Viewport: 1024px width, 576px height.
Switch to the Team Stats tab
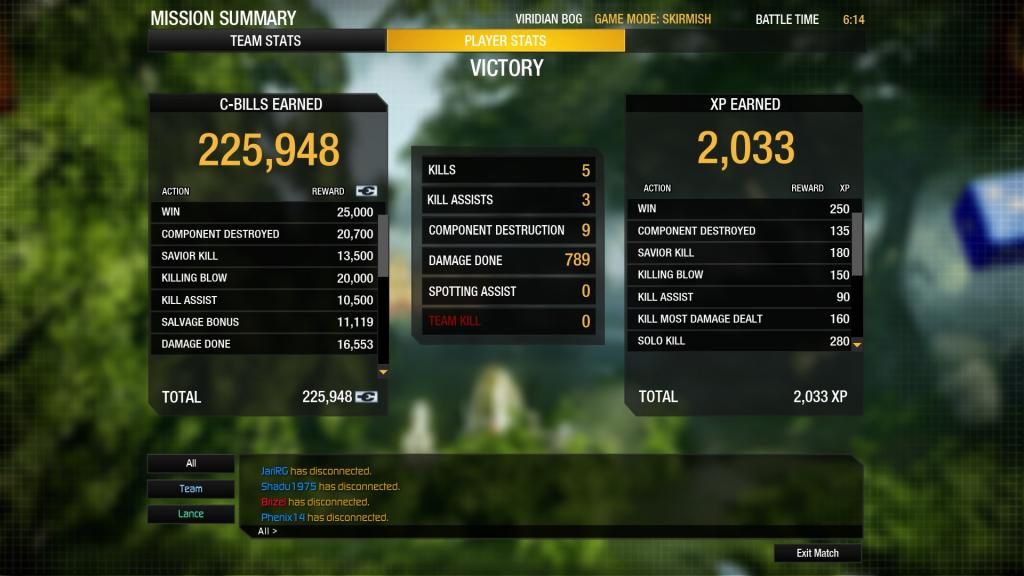266,41
